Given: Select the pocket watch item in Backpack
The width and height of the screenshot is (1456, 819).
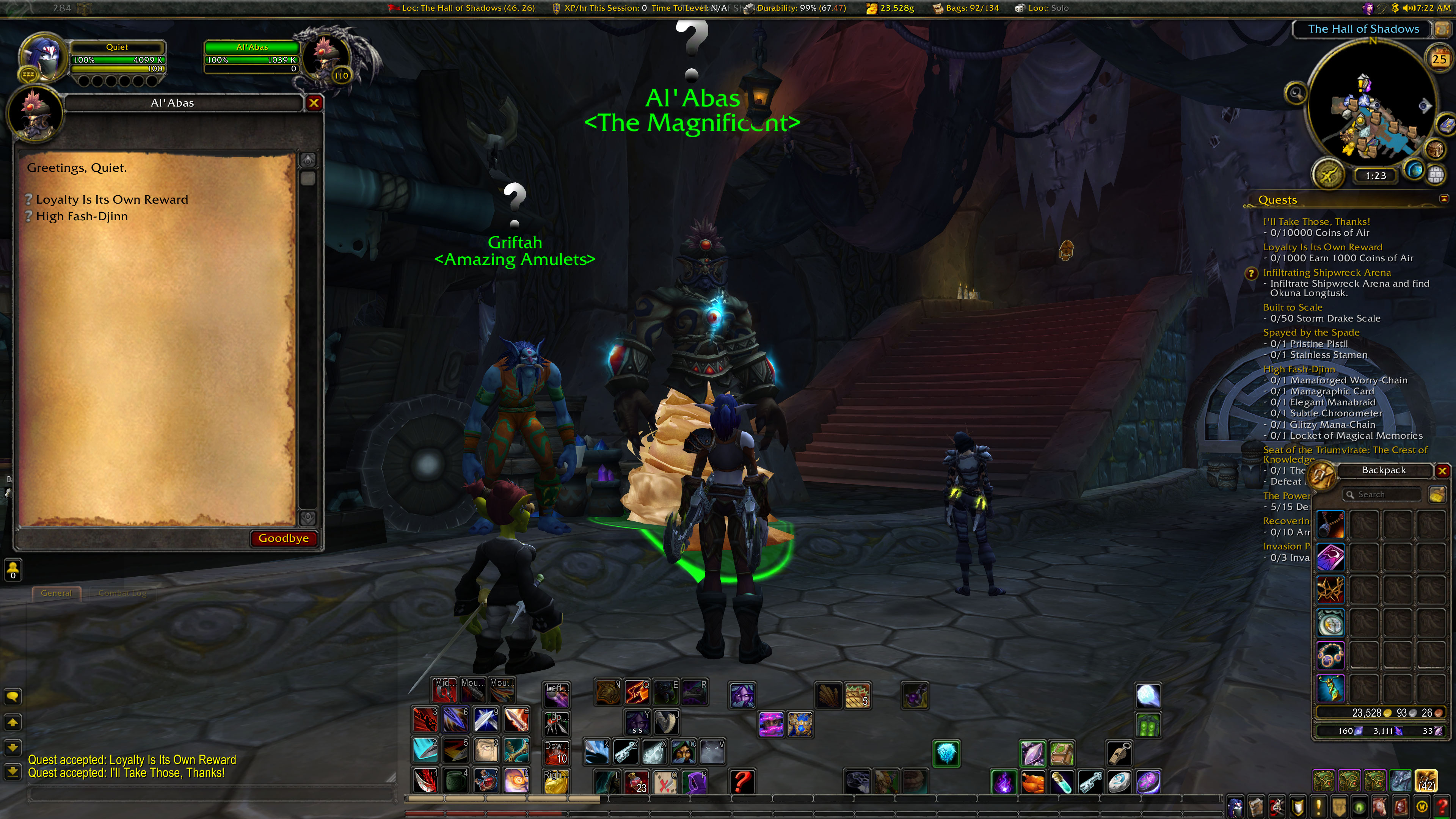Looking at the screenshot, I should (1330, 623).
